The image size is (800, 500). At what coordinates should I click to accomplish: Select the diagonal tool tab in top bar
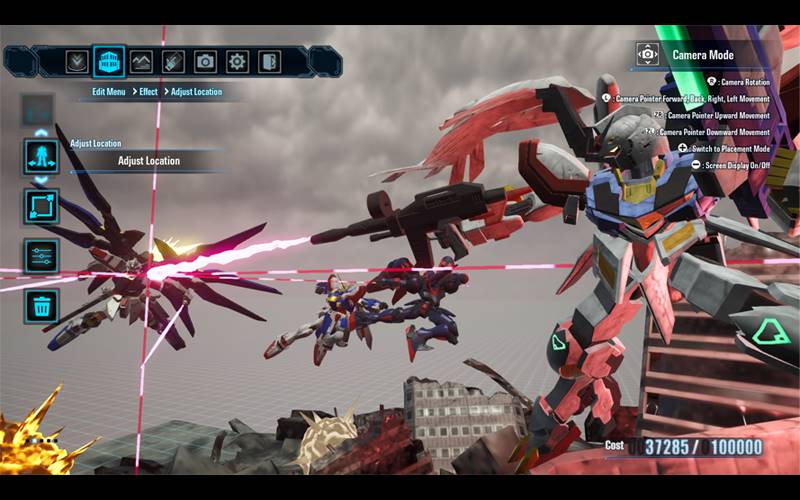pyautogui.click(x=173, y=61)
